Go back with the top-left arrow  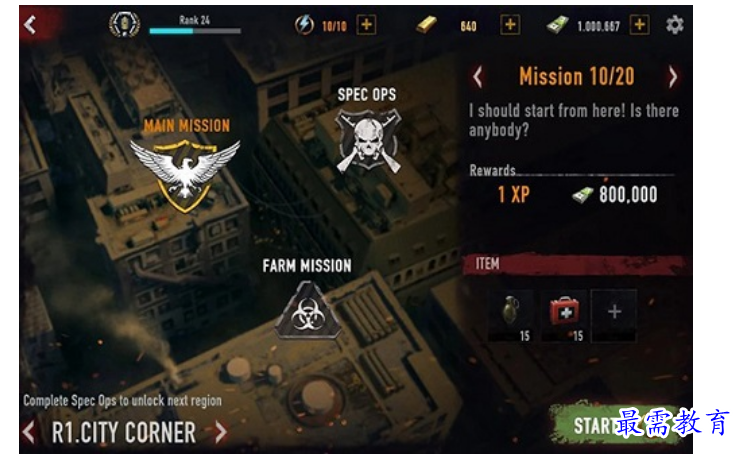click(30, 25)
